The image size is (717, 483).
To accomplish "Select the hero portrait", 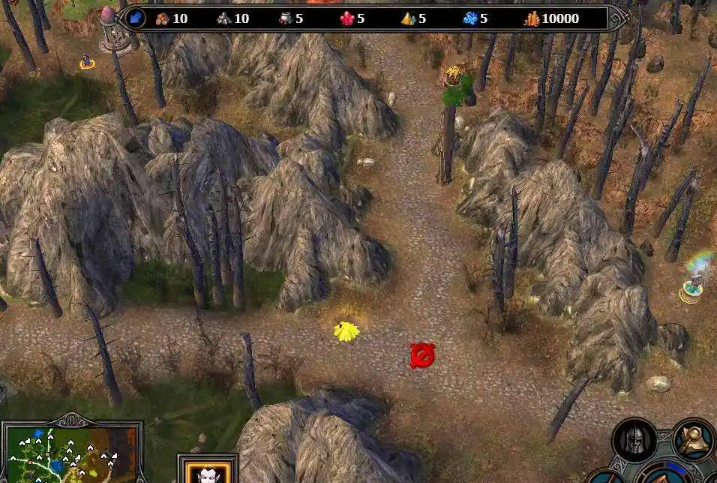I will coord(207,471).
